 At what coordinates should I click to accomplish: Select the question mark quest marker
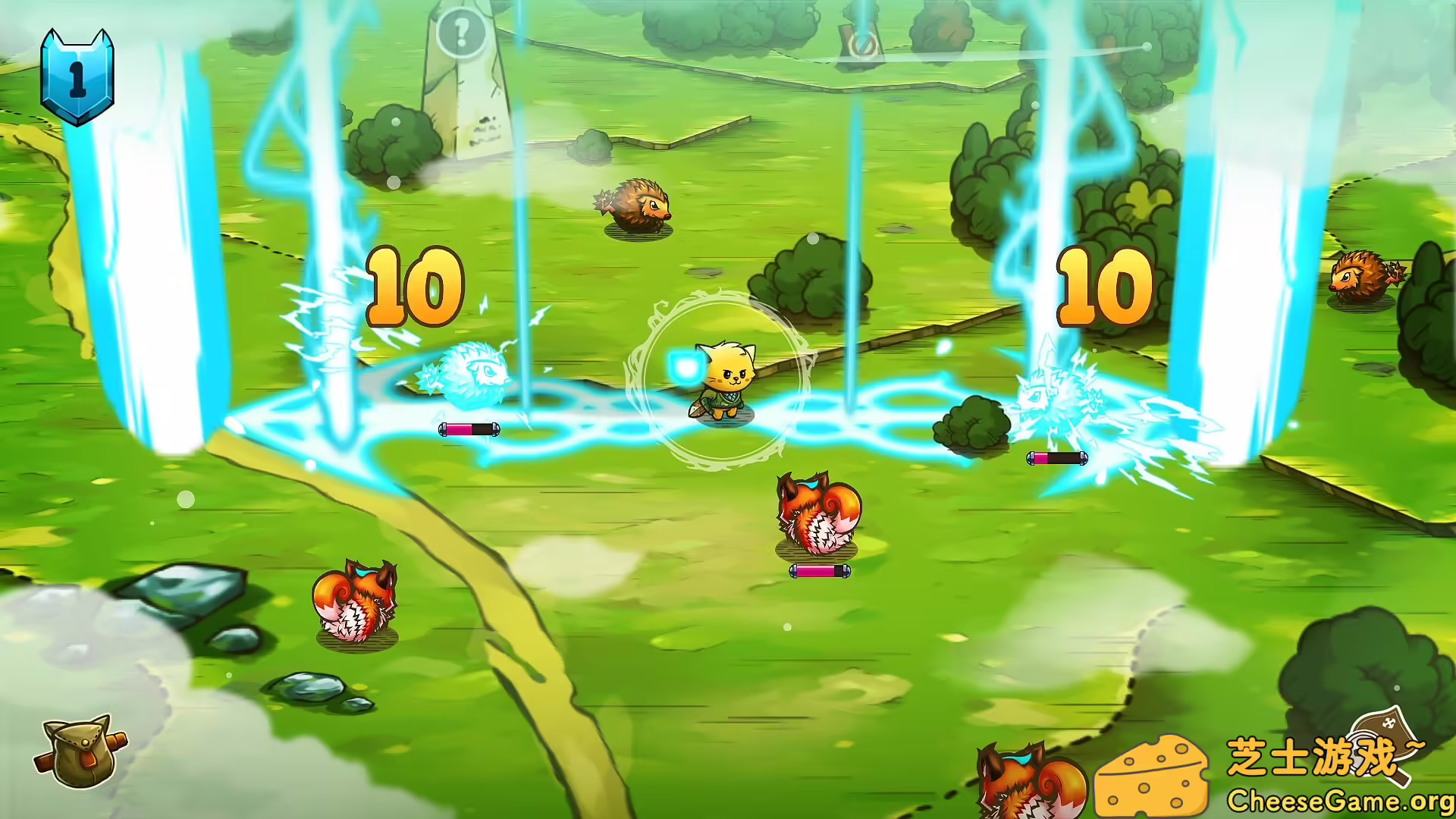click(x=458, y=30)
